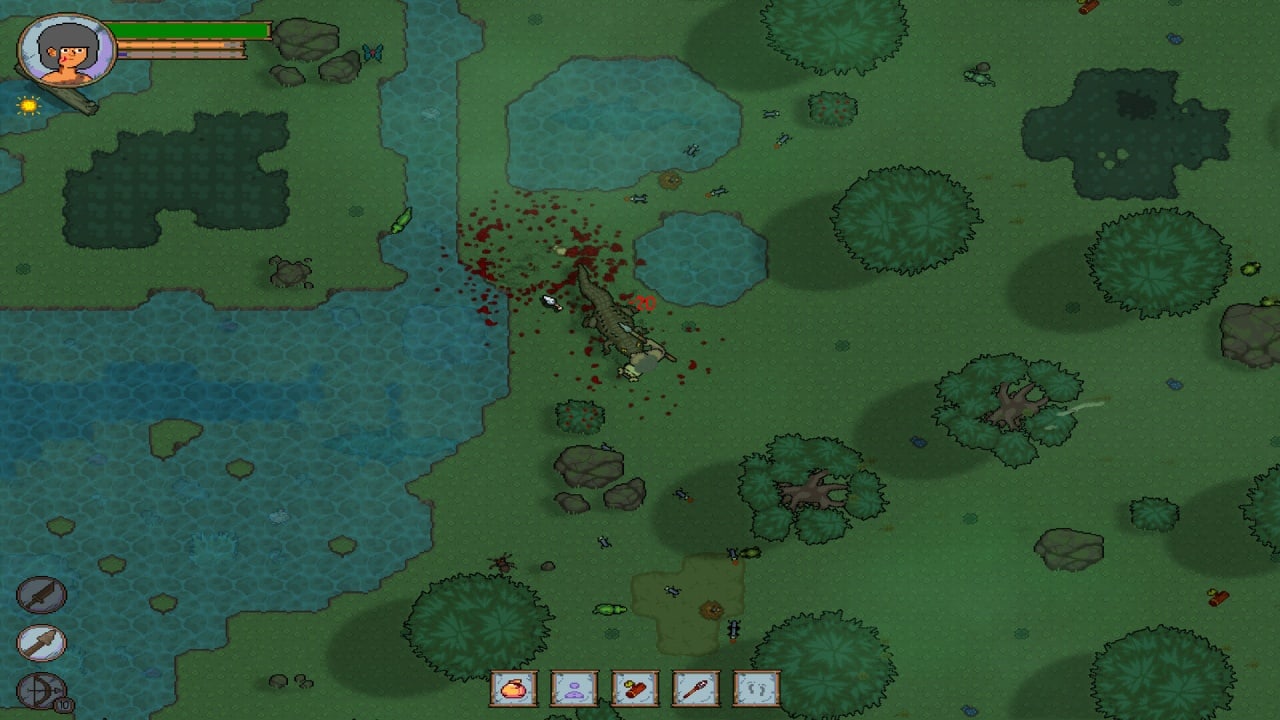Image resolution: width=1280 pixels, height=720 pixels.
Task: Open the purple character silhouette slot
Action: click(574, 688)
